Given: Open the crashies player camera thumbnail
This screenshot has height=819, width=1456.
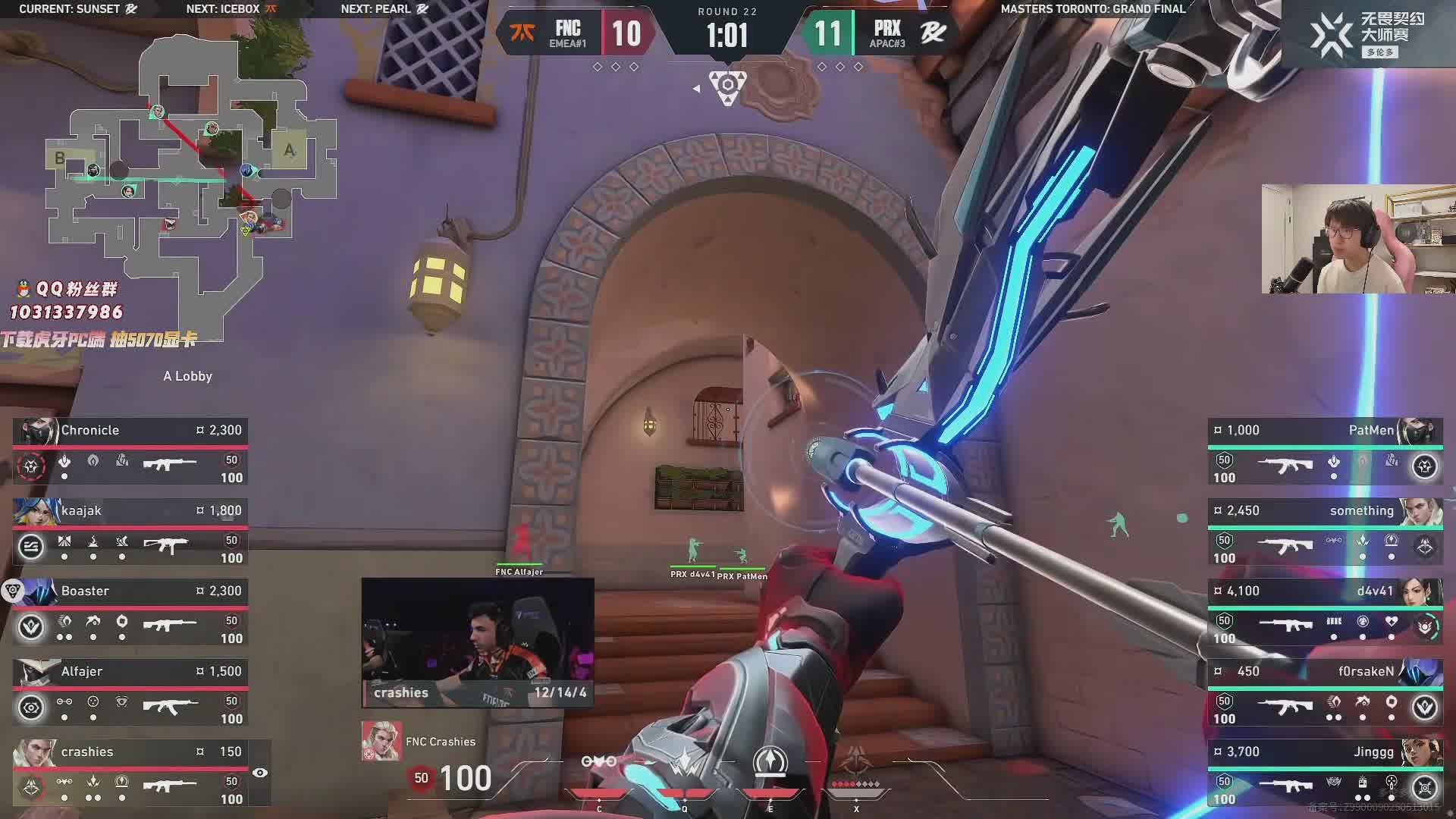Looking at the screenshot, I should click(478, 642).
